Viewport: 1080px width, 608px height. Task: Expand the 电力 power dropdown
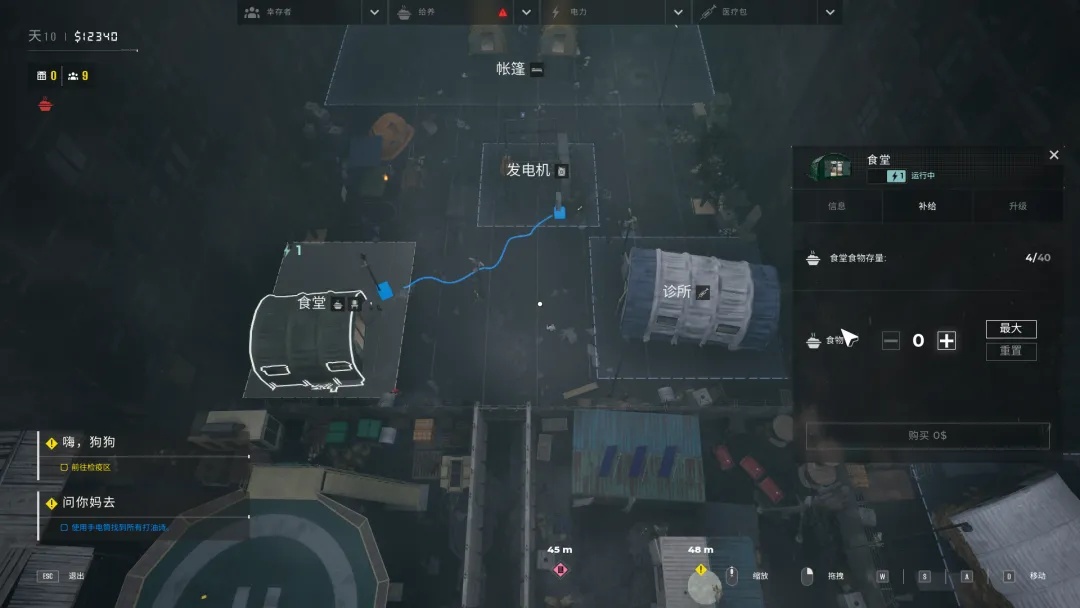tap(678, 13)
